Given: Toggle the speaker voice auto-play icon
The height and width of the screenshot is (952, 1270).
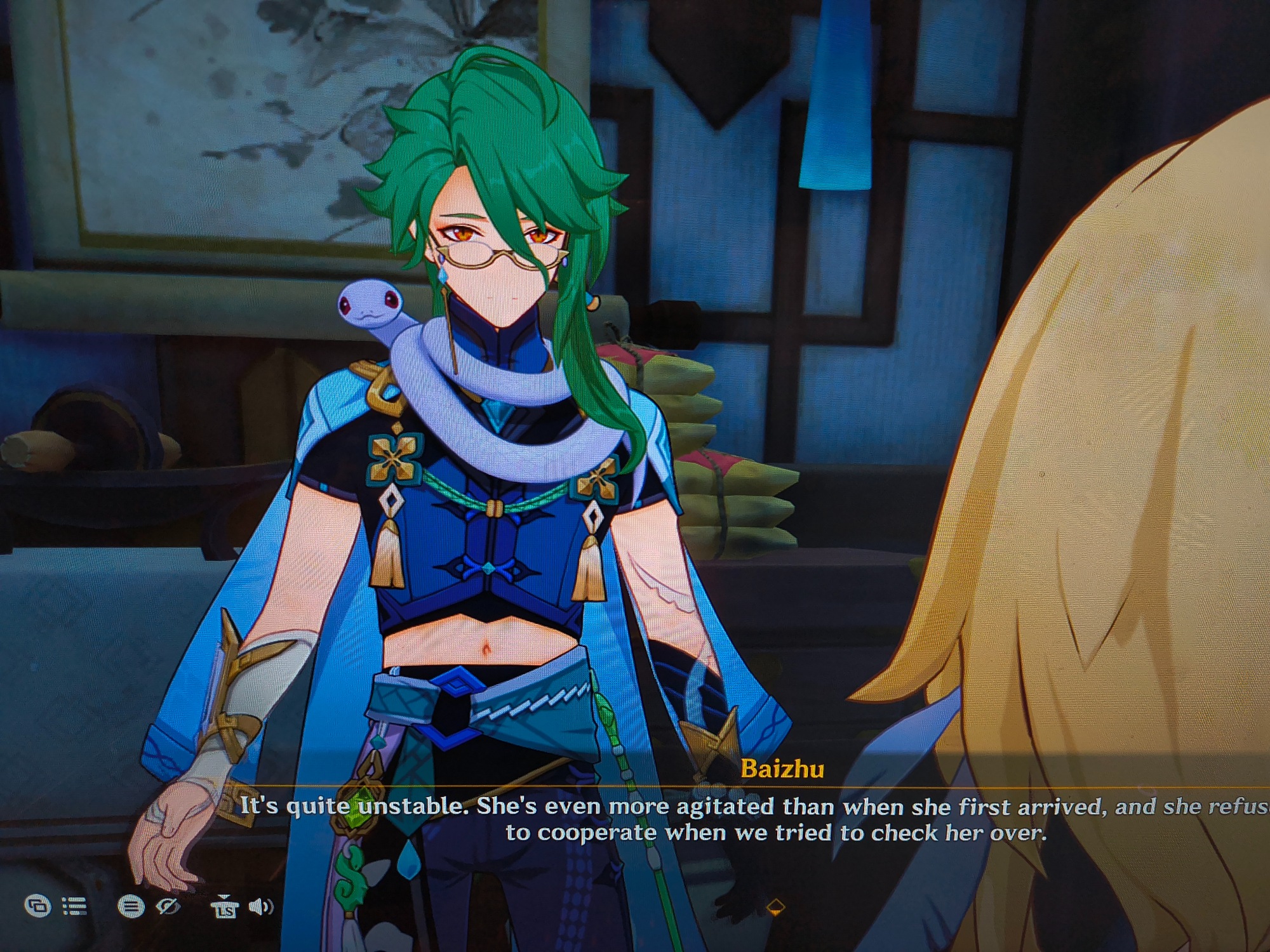Looking at the screenshot, I should 260,907.
